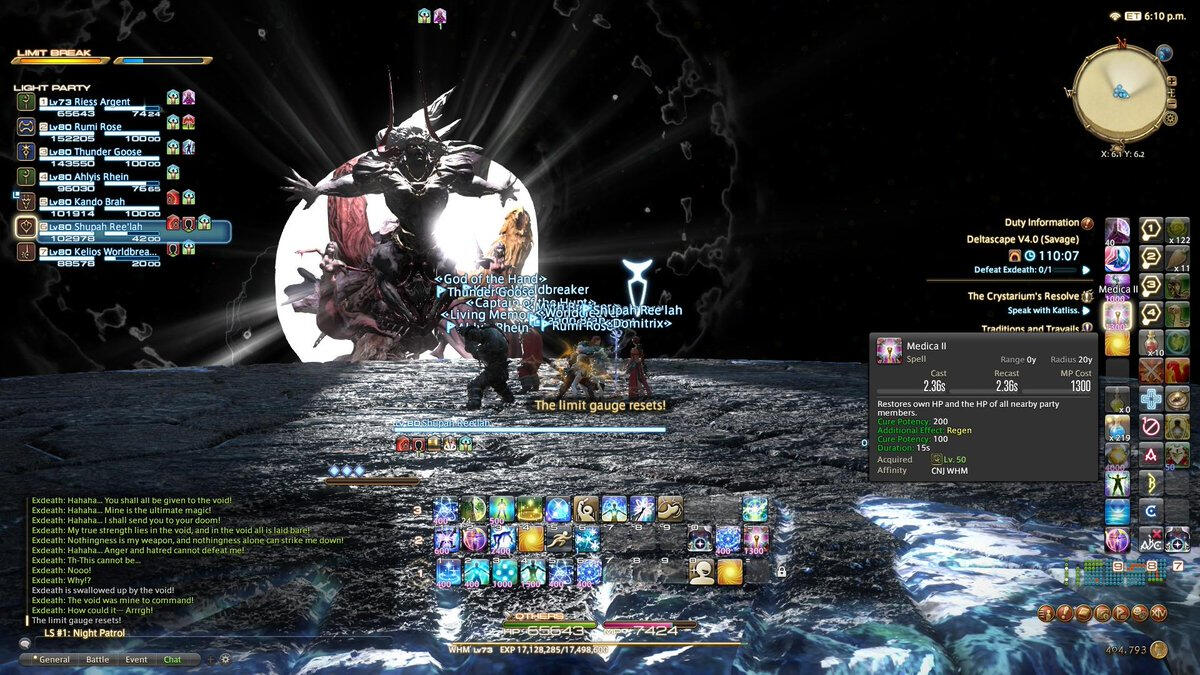Open the circular minimap
1200x675 pixels.
pyautogui.click(x=1120, y=92)
